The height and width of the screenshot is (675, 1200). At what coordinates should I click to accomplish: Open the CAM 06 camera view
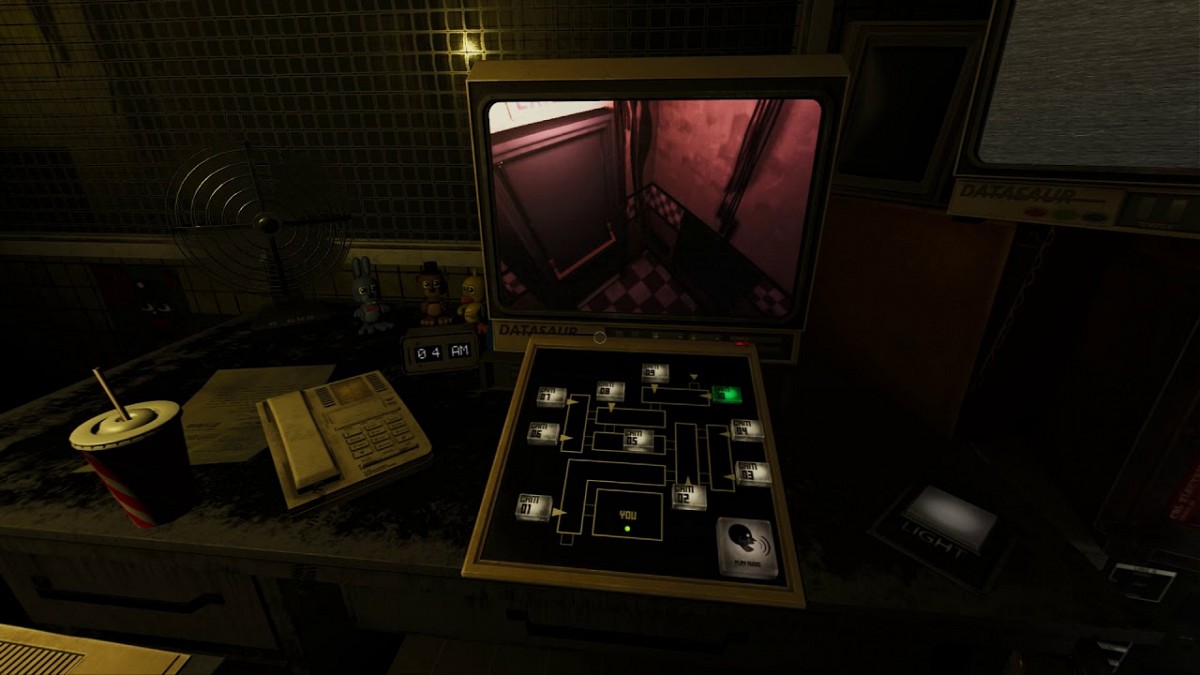click(x=543, y=433)
